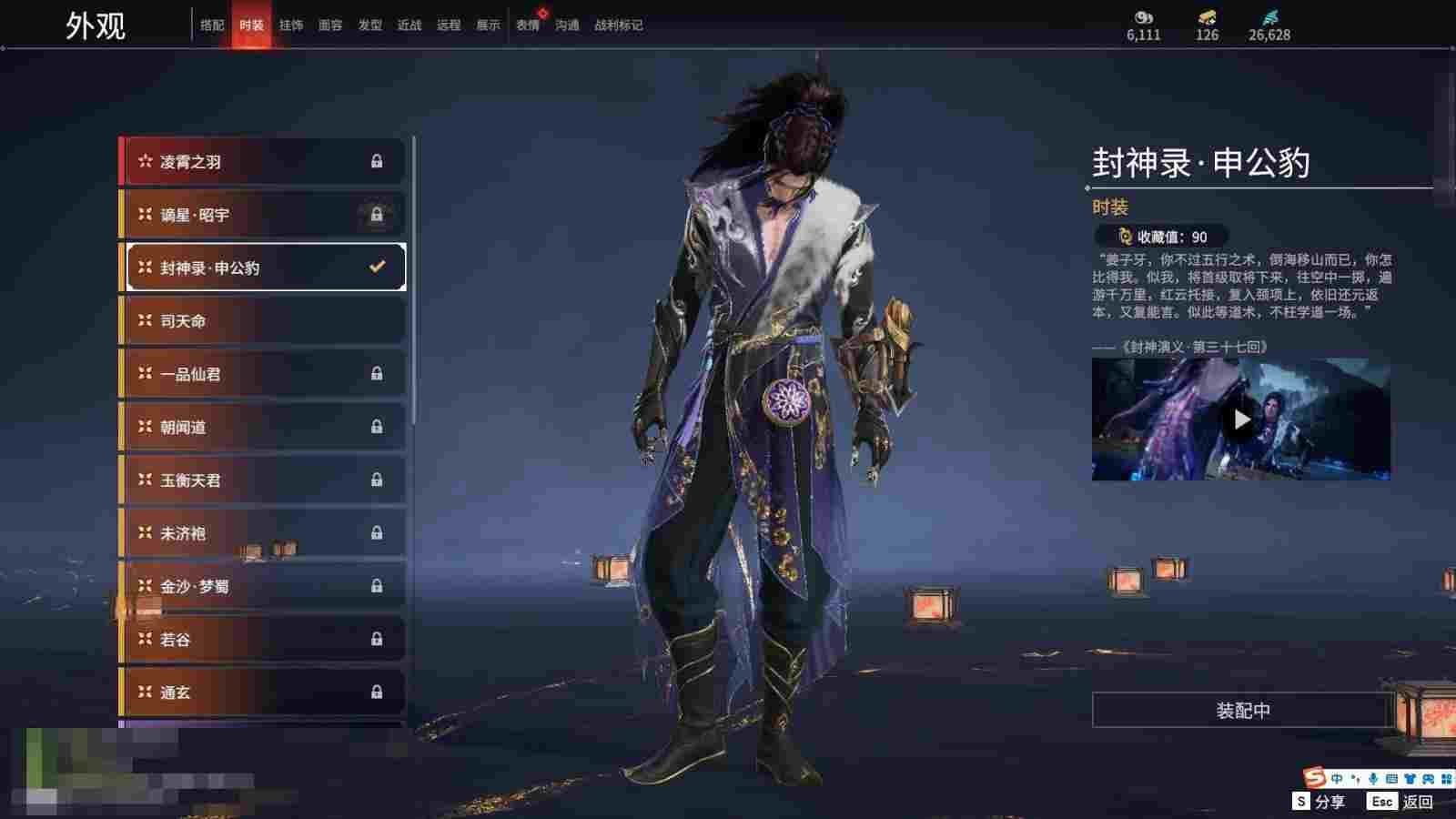Select the 司天命 outfit
Viewport: 1456px width, 819px height.
point(262,321)
